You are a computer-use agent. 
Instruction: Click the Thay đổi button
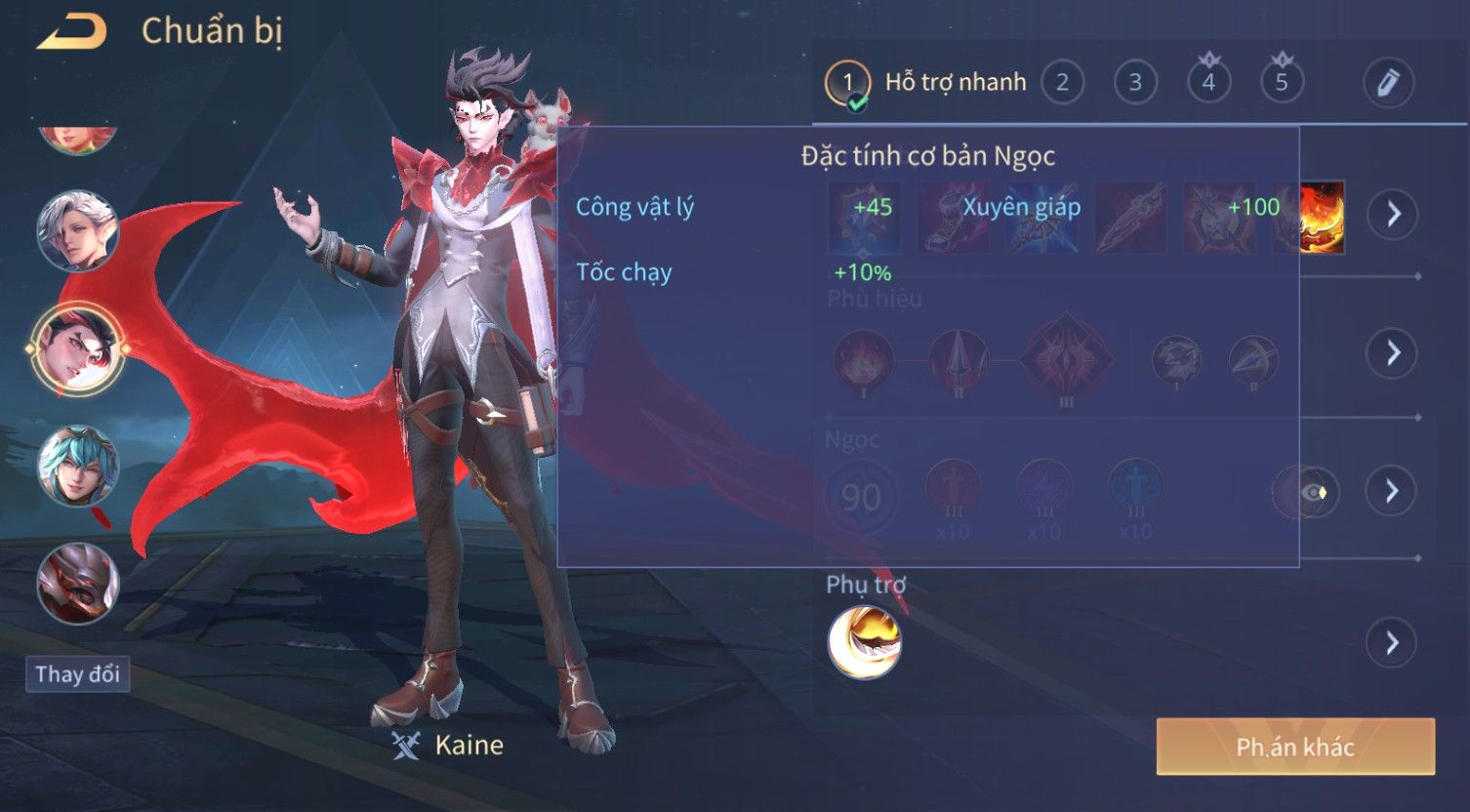77,674
